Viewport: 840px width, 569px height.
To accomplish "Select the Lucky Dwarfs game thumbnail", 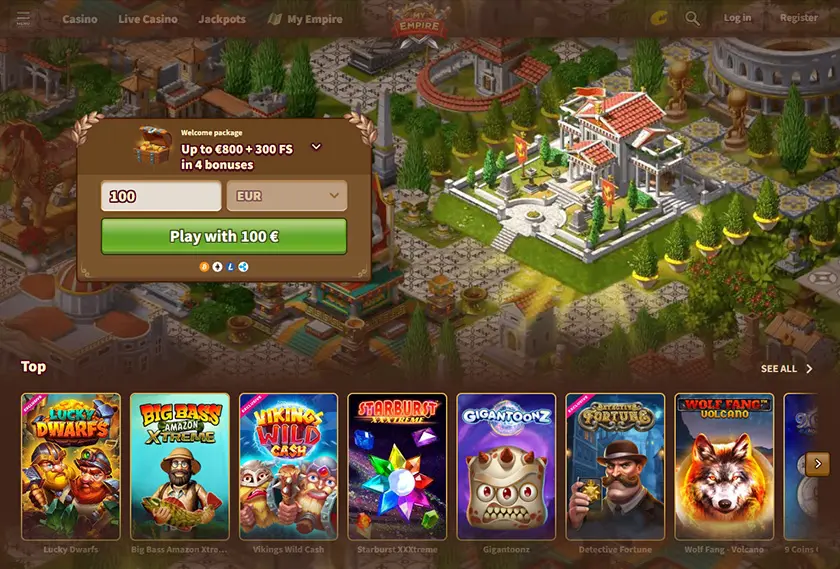I will coord(71,466).
